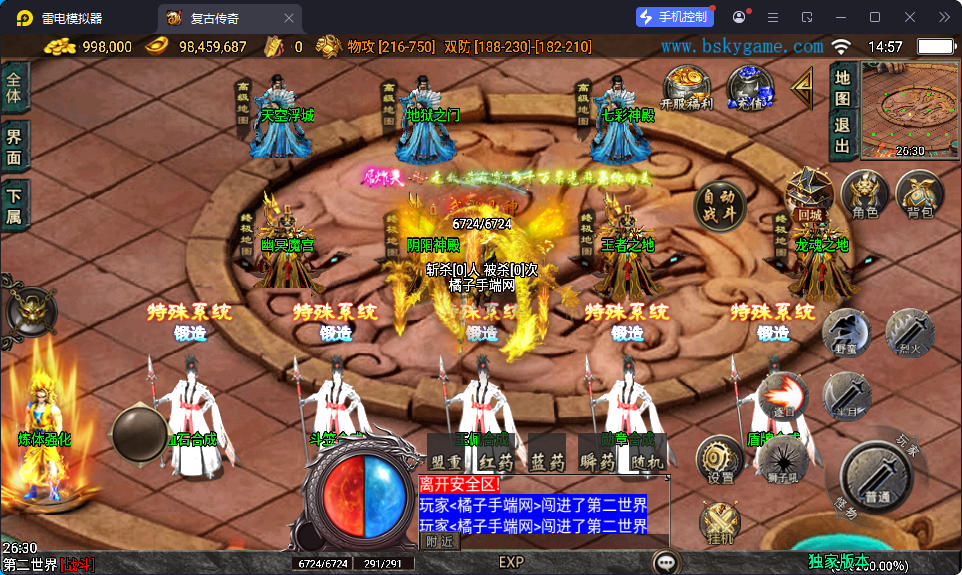The image size is (962, 575).
Task: Activate the 野蛮 charge skill
Action: tap(846, 334)
